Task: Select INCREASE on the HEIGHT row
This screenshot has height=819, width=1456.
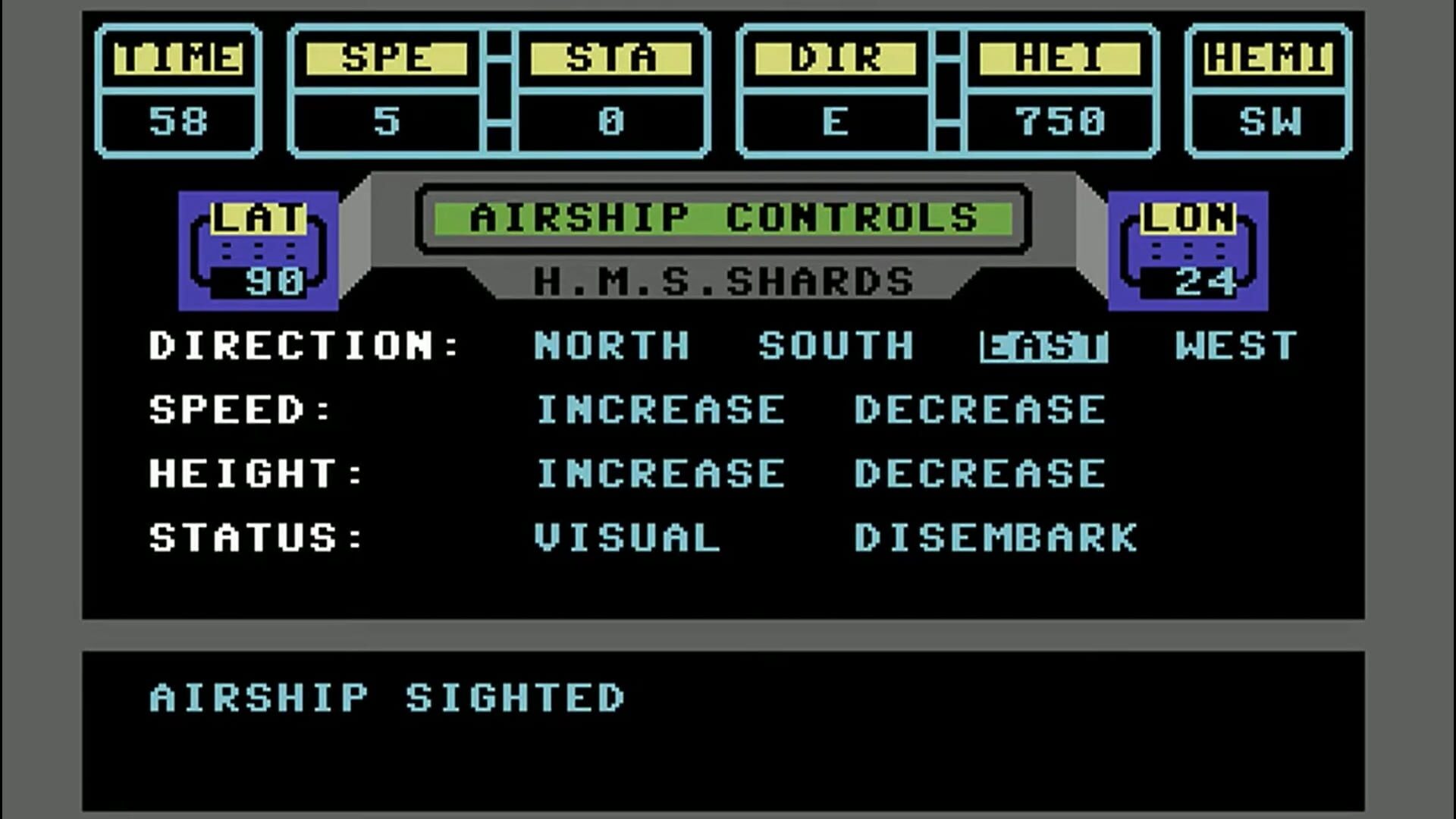Action: click(658, 474)
